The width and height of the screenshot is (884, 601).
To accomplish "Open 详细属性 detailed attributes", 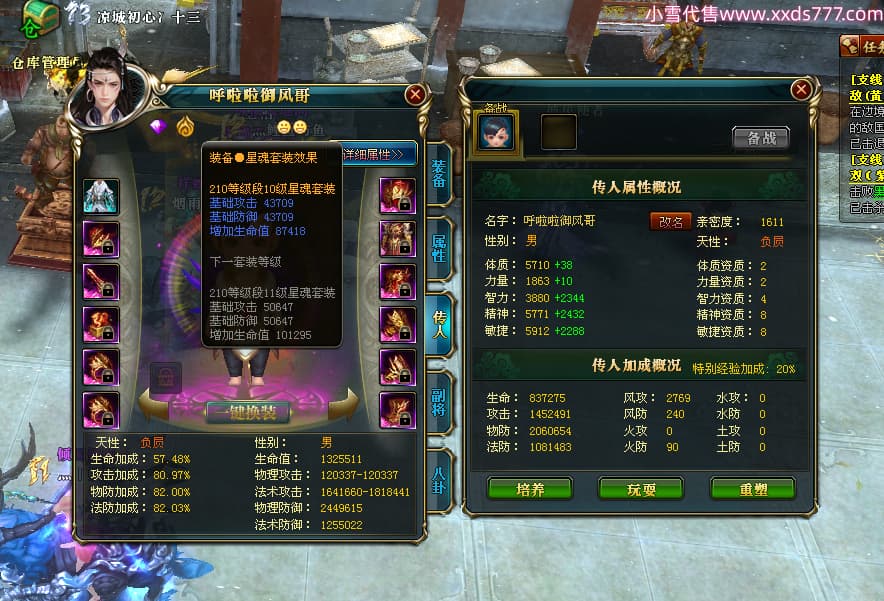I will coord(378,154).
